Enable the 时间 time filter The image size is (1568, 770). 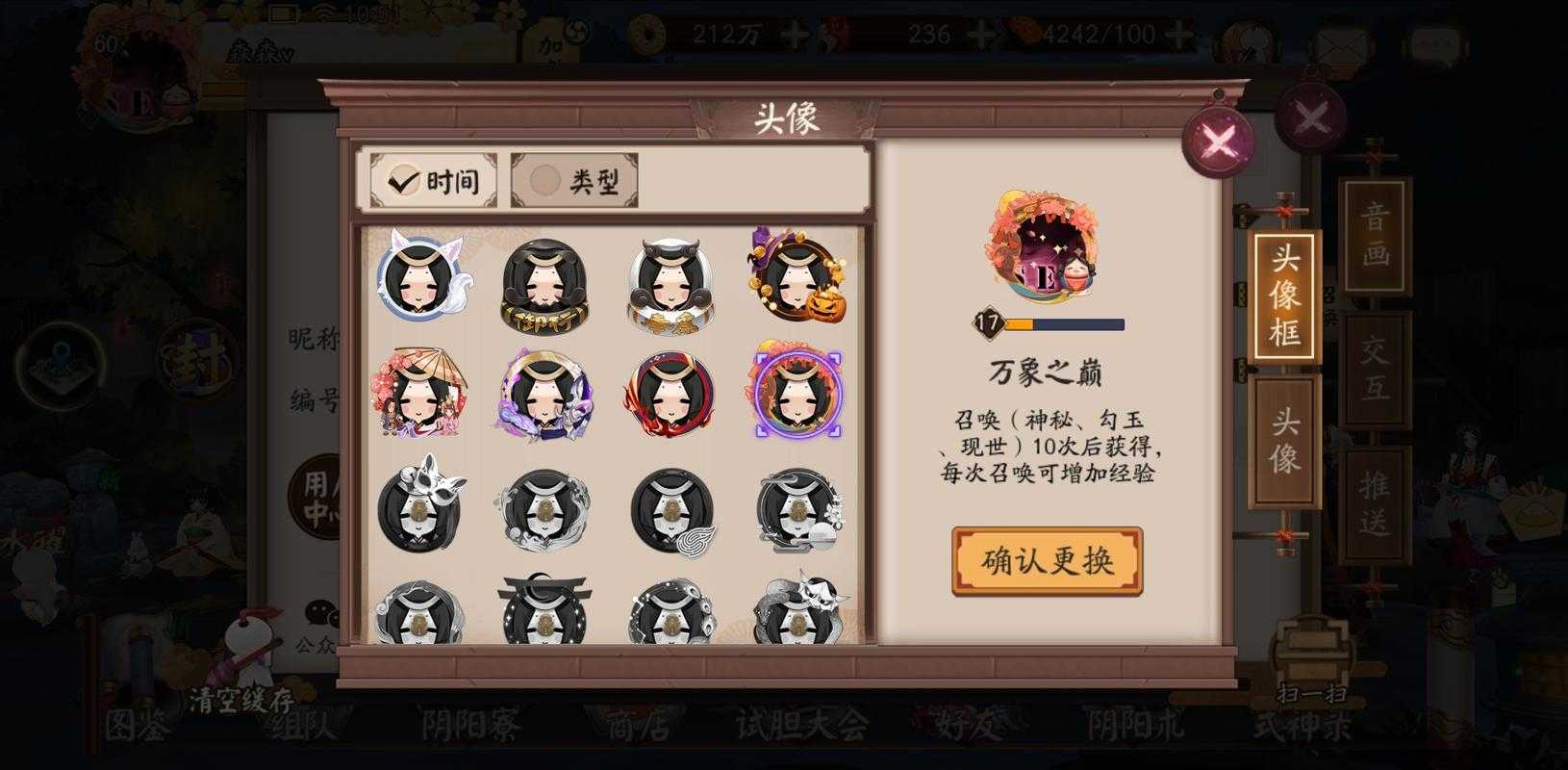[x=432, y=179]
